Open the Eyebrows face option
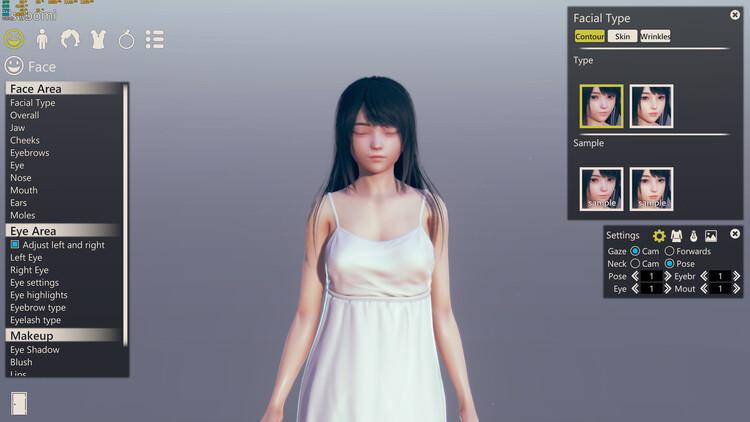 (x=29, y=153)
